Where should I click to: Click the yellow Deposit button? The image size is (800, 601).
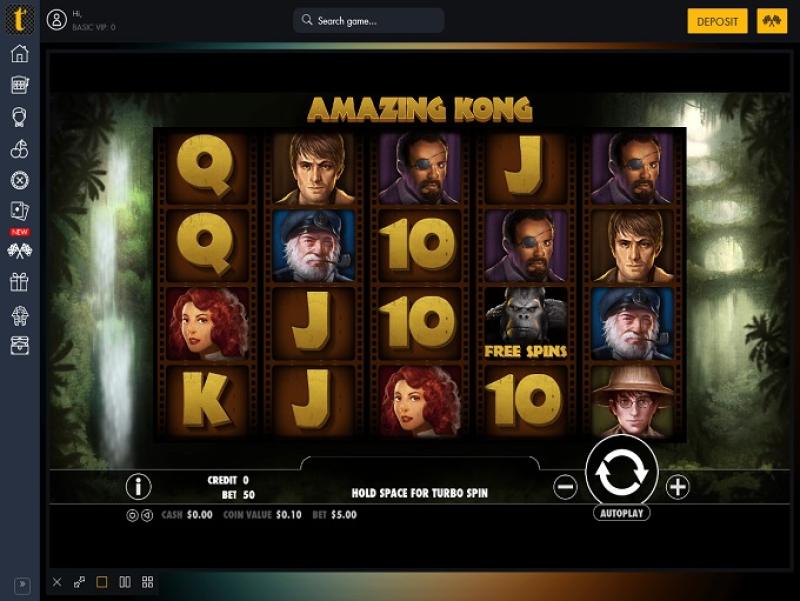(717, 21)
